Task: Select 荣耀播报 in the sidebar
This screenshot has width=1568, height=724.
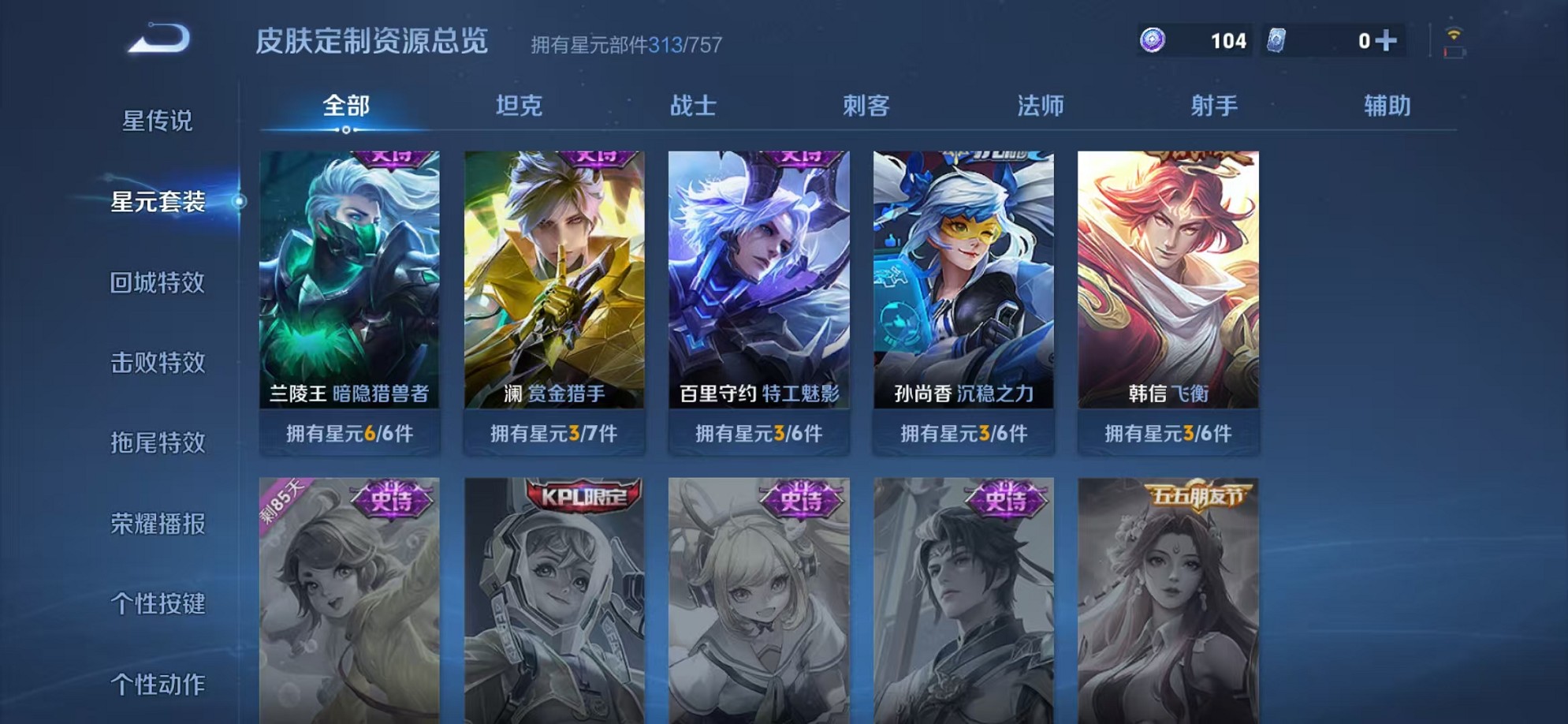Action: tap(158, 524)
